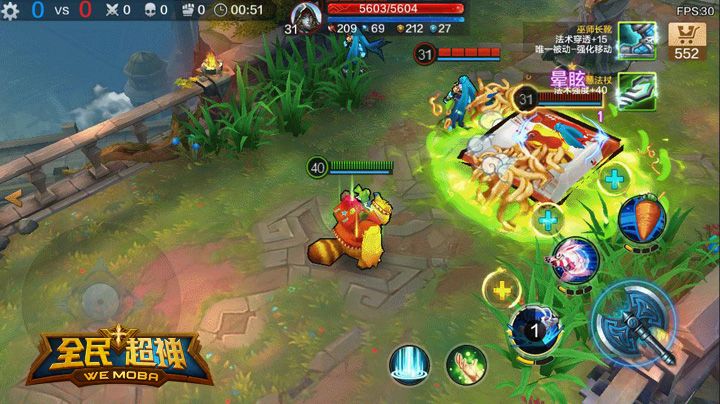Select the enemy hero portrait at top
The image size is (720, 404).
click(x=305, y=17)
